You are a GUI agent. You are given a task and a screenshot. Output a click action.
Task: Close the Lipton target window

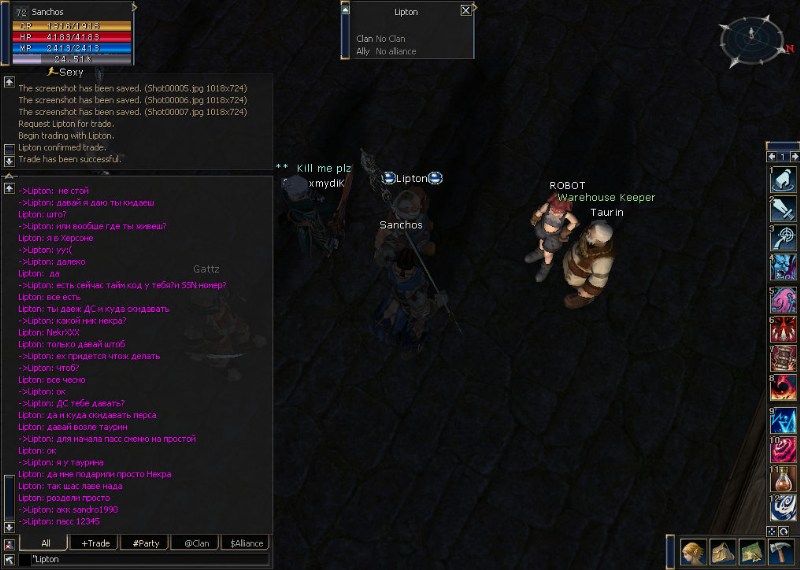click(x=466, y=11)
